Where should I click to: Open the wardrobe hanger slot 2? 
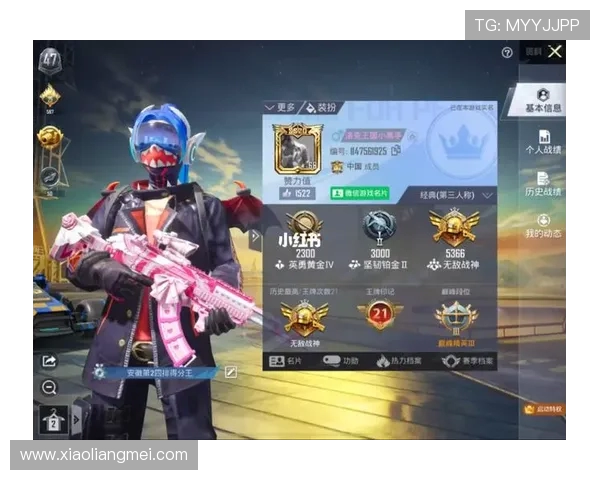pyautogui.click(x=52, y=422)
